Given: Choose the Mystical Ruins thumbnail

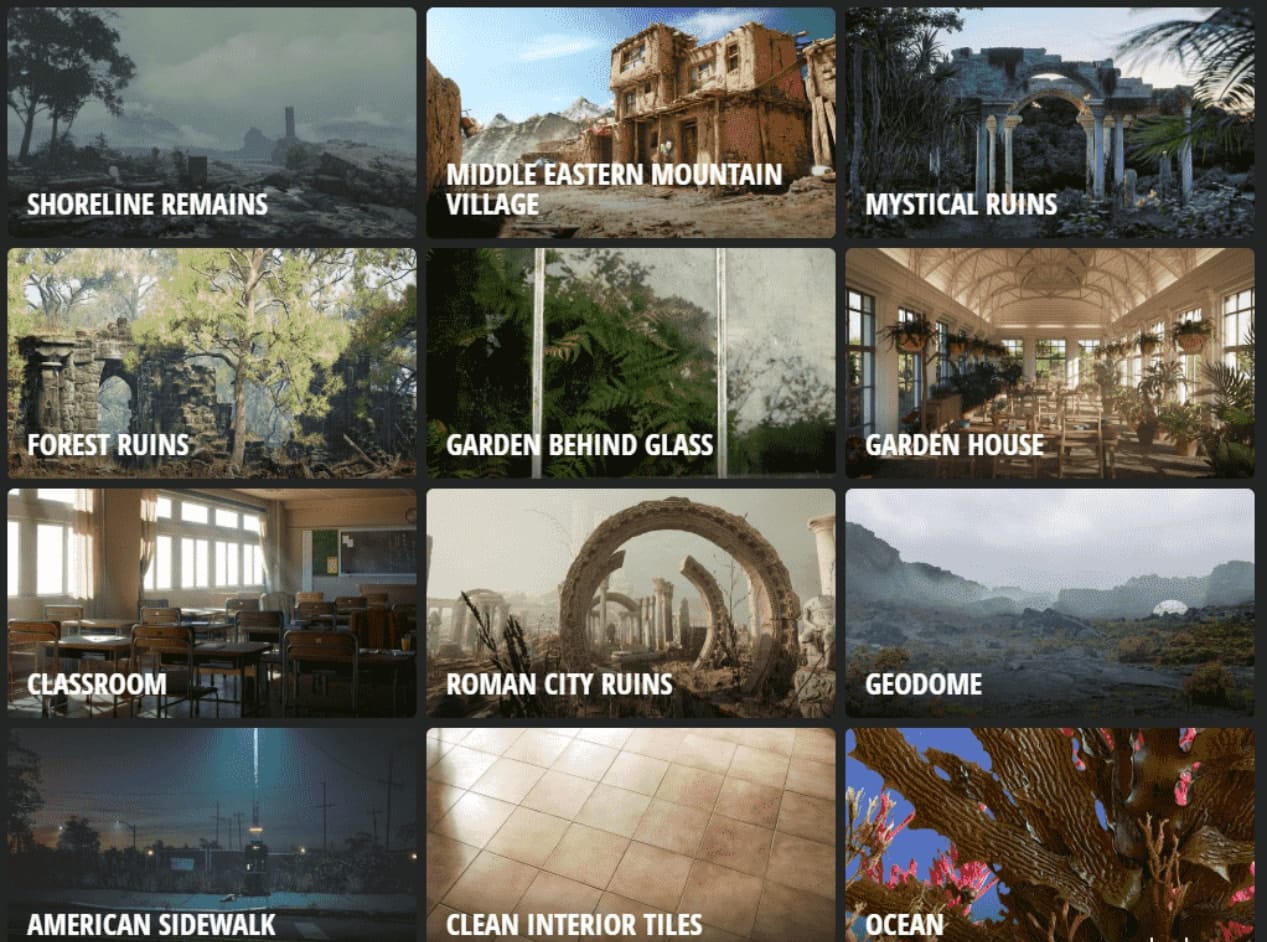Looking at the screenshot, I should pos(1049,123).
